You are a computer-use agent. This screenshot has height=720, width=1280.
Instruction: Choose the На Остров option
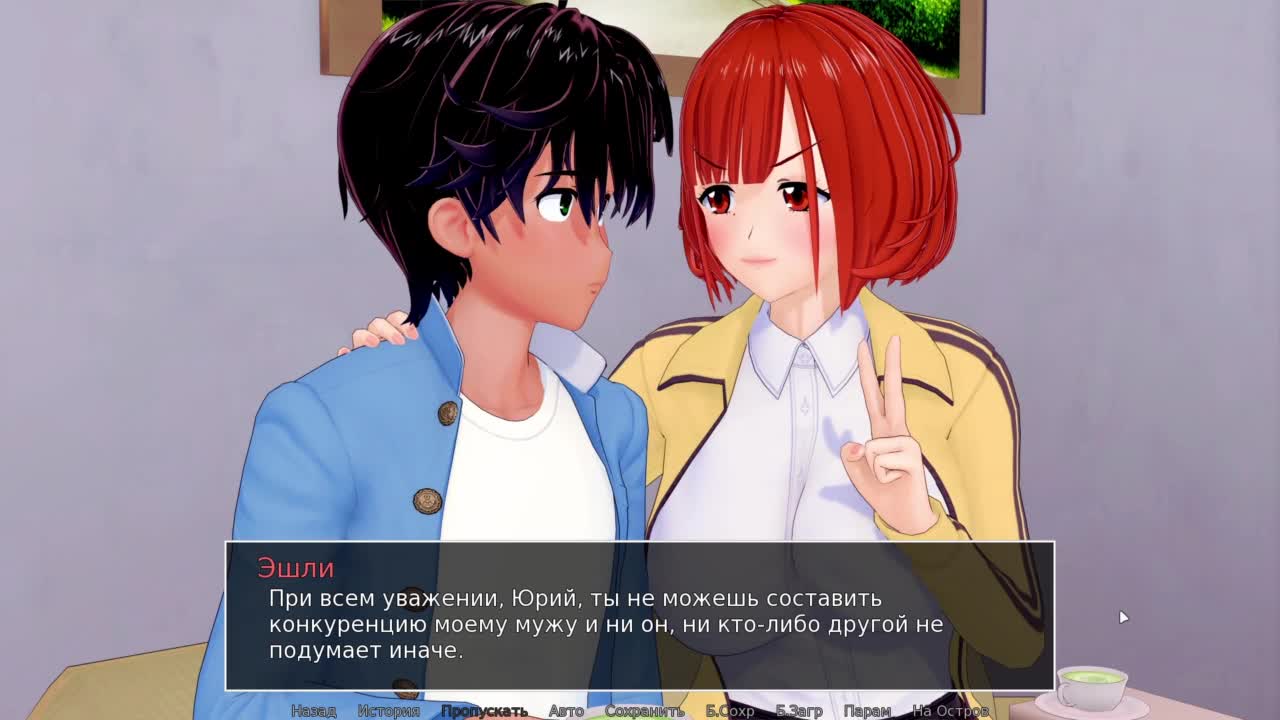[x=950, y=711]
